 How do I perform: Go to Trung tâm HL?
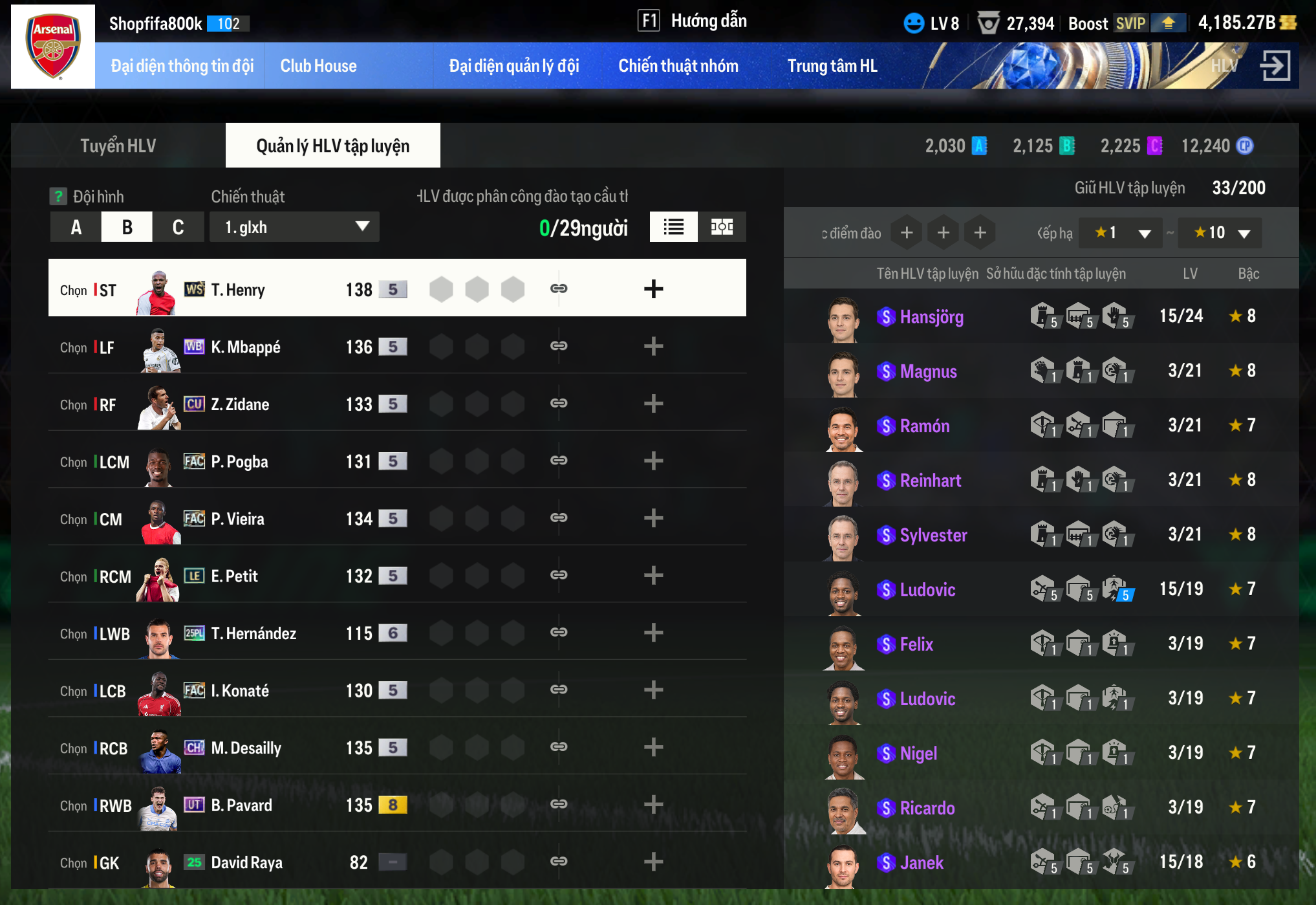pos(832,66)
